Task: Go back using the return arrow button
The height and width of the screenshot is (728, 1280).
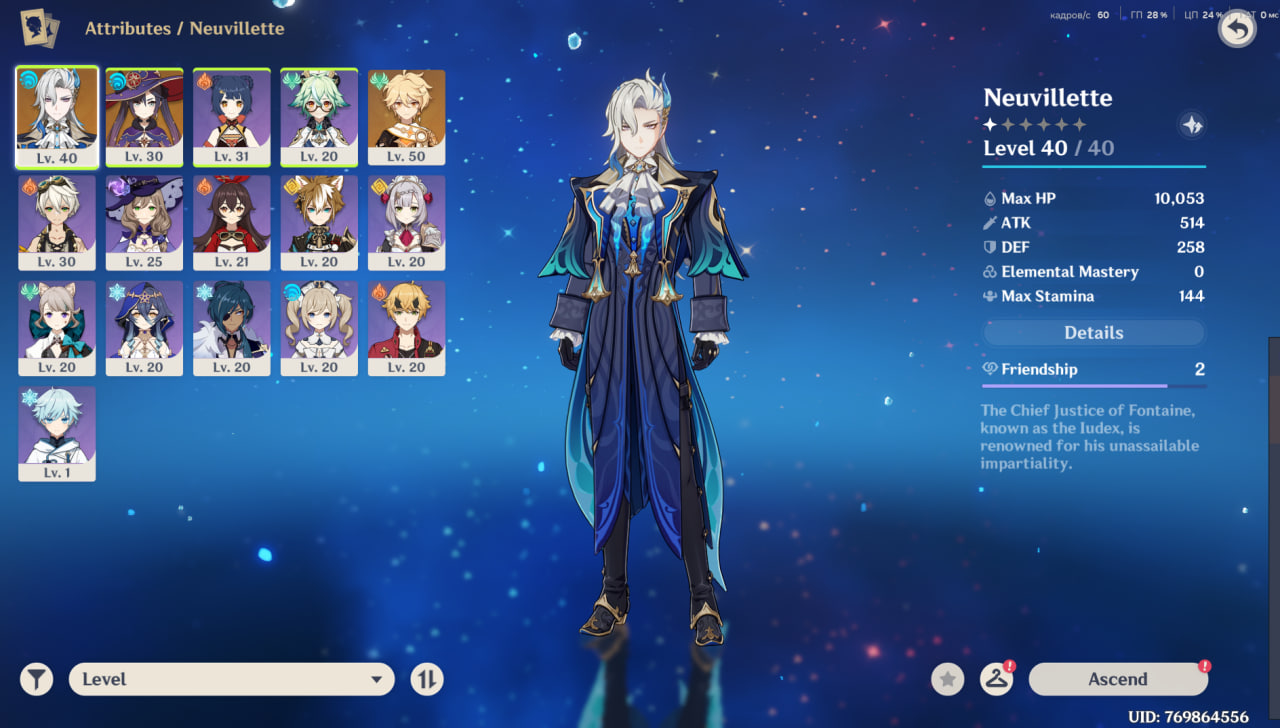Action: [x=1237, y=28]
